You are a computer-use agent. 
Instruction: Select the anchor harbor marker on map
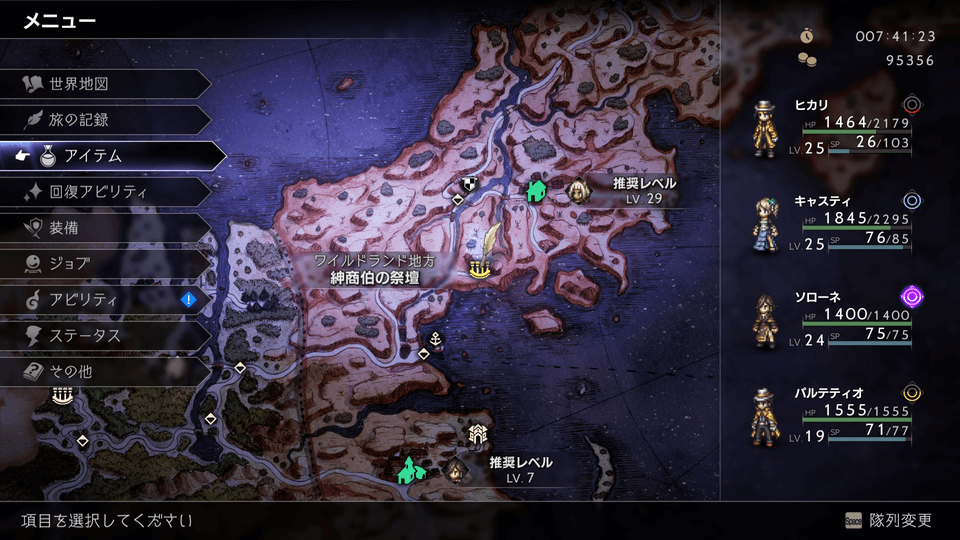[435, 336]
